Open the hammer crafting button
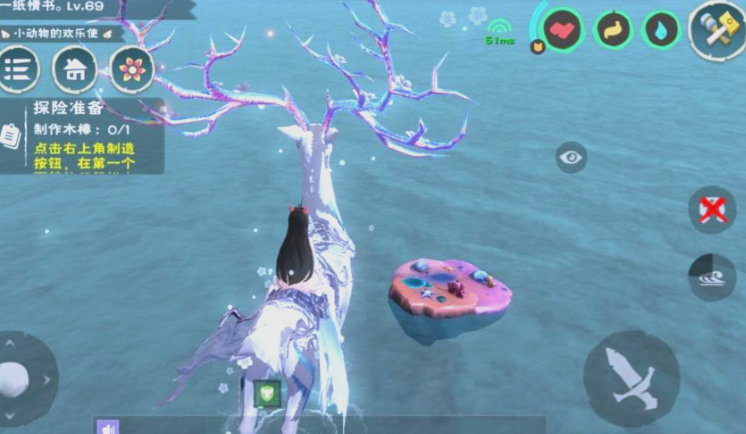 point(717,30)
